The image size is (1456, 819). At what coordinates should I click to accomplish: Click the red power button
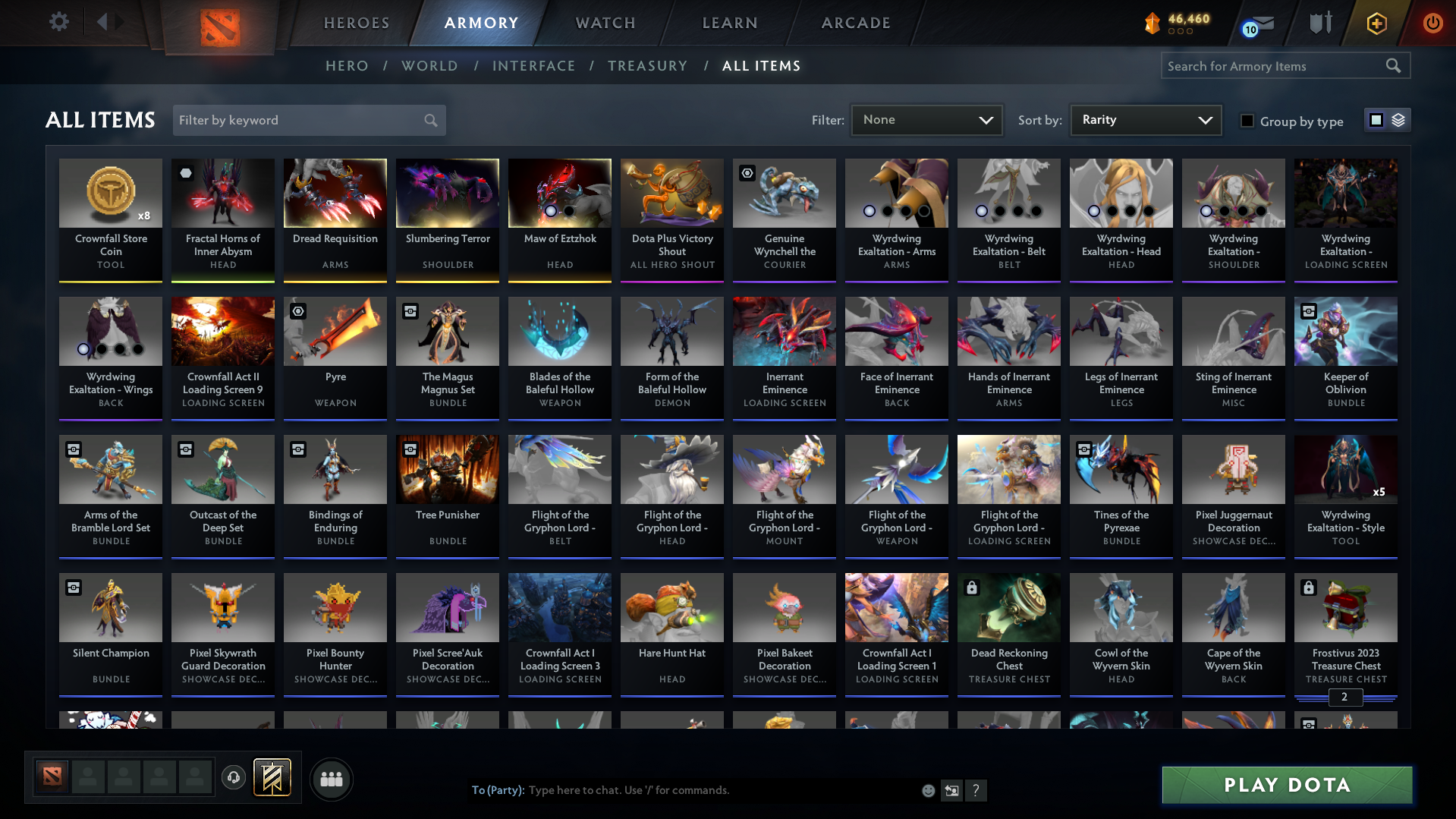(1432, 24)
